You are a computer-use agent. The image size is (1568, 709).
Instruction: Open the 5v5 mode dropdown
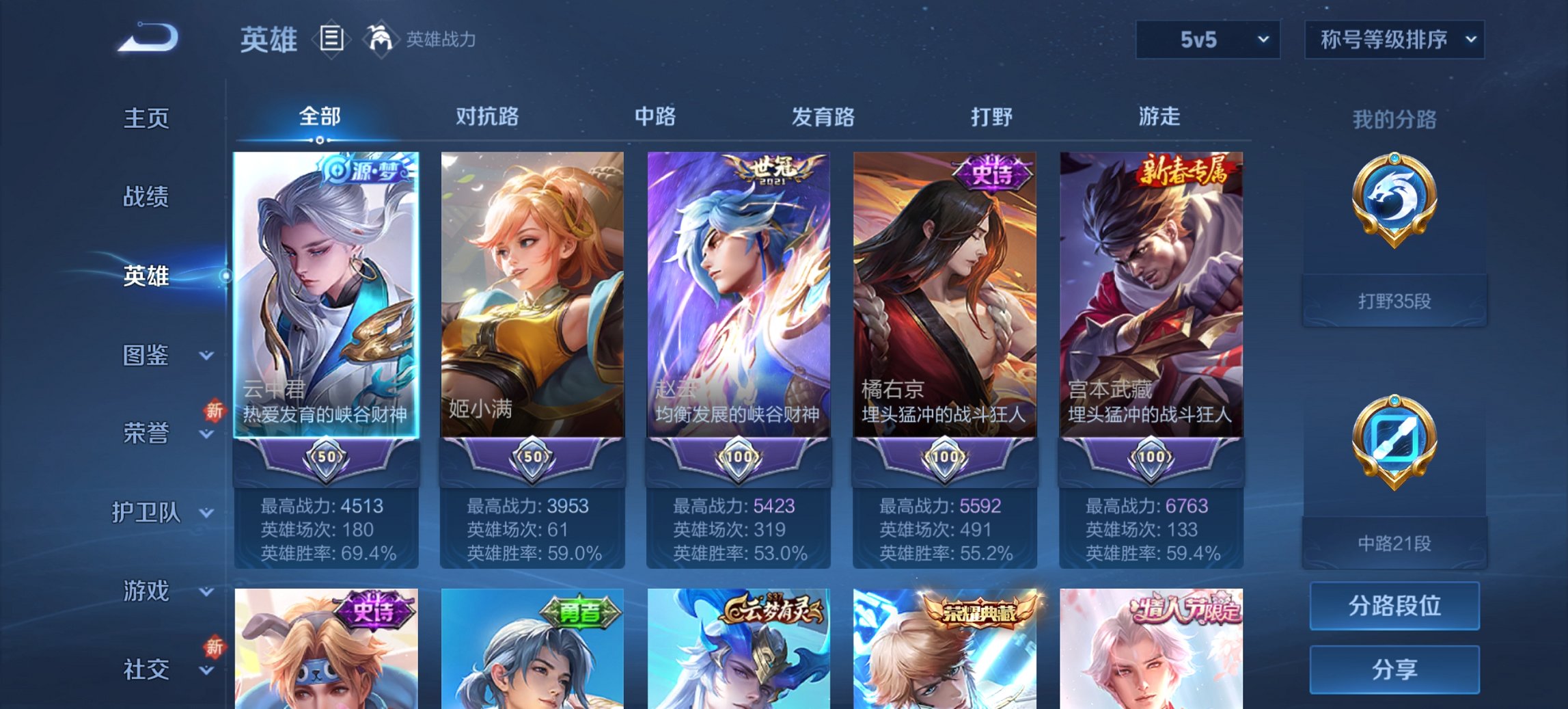click(1206, 40)
